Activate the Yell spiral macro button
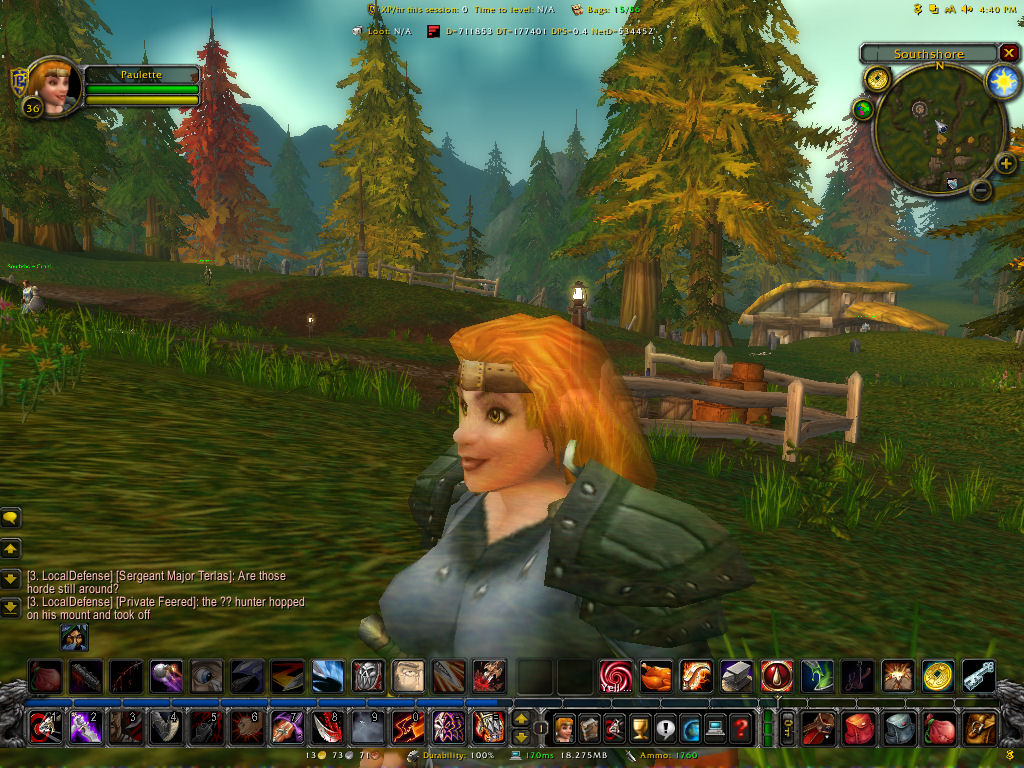 tap(615, 677)
